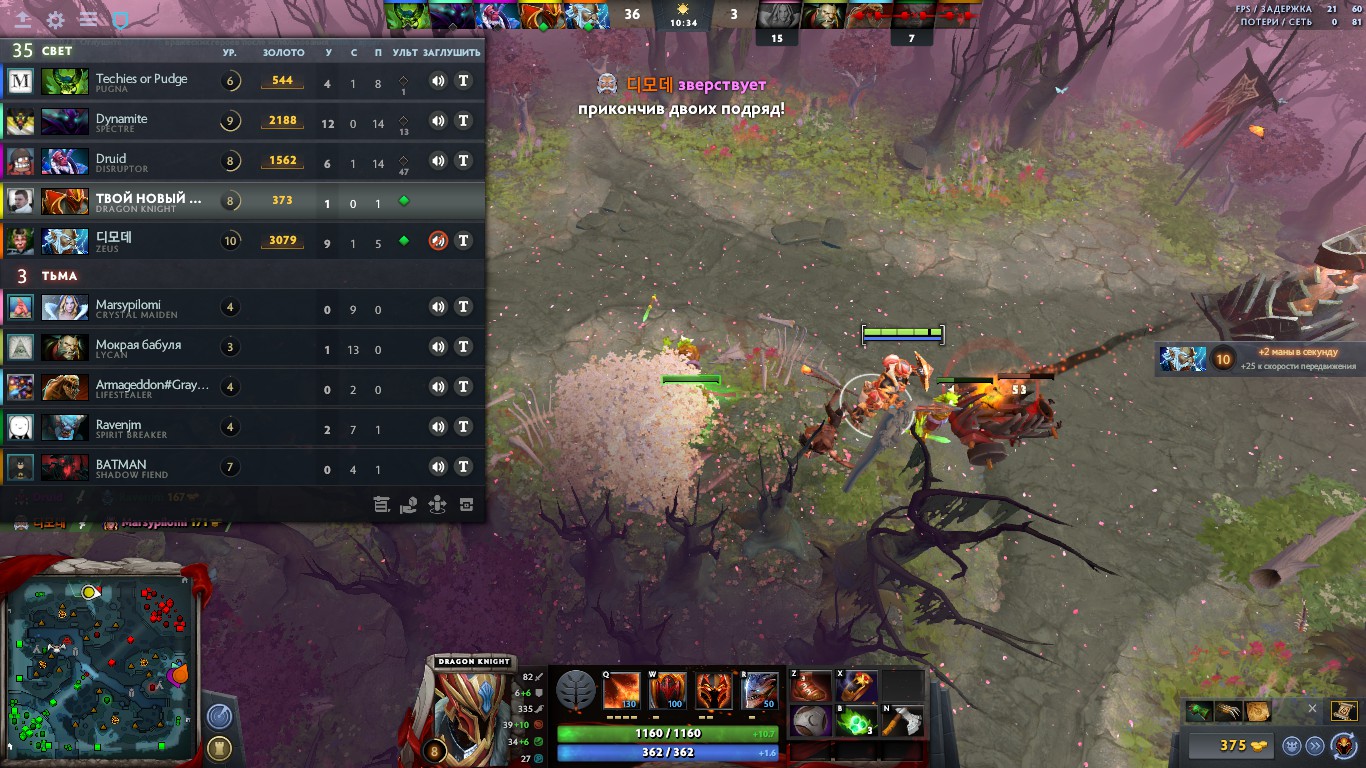This screenshot has height=768, width=1366.
Task: Close the quick-buy item suggestions
Action: point(1312,709)
